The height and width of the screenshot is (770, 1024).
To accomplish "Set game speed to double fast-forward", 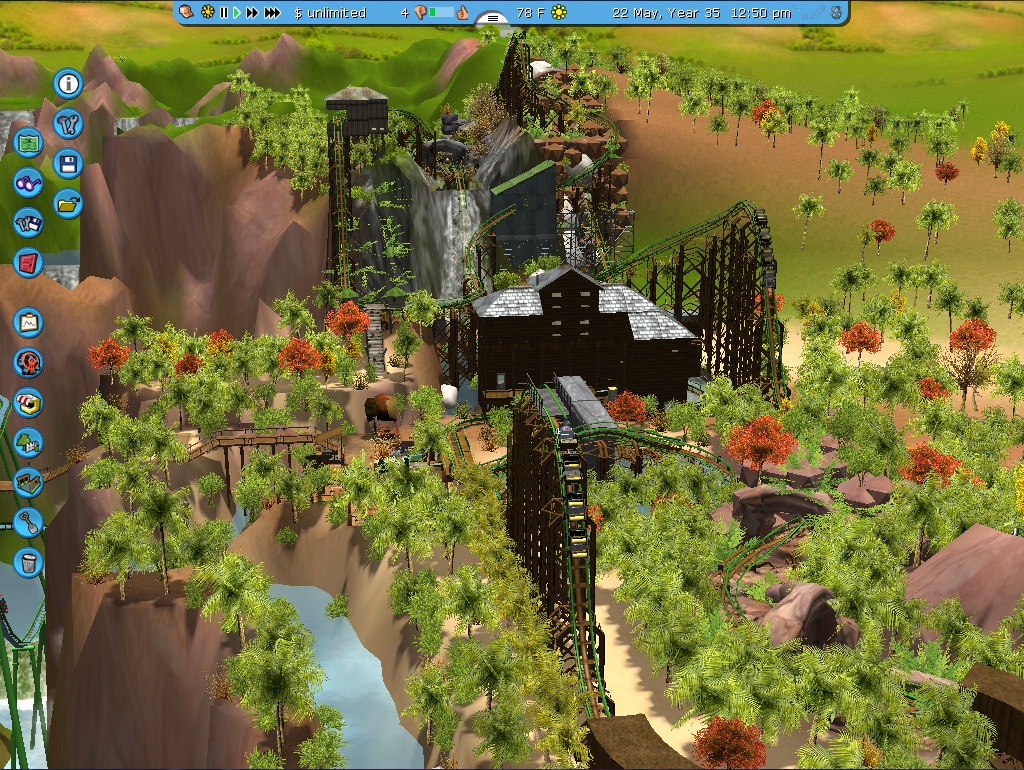I will click(251, 13).
